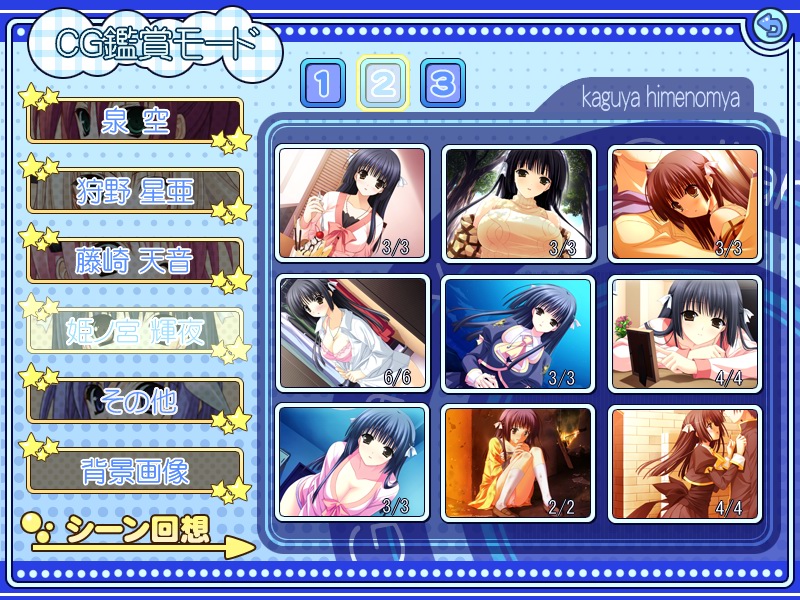Select the 姫ノ宮 輝夜 entry
Screen dimensions: 800x600
(x=135, y=331)
